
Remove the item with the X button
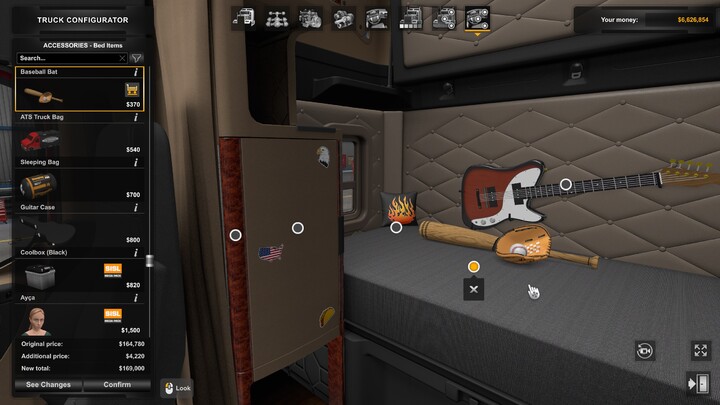click(474, 289)
